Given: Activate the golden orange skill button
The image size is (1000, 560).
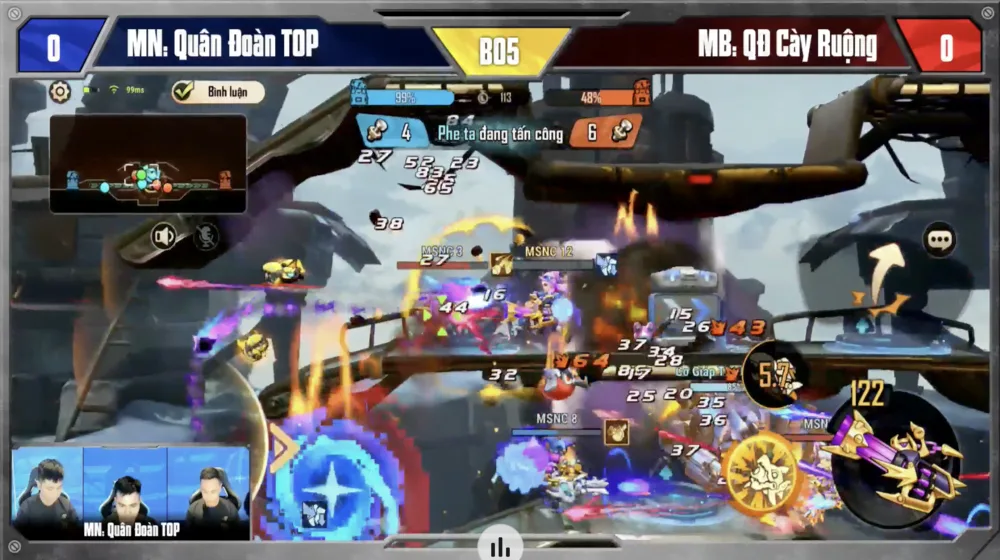Looking at the screenshot, I should 763,469.
